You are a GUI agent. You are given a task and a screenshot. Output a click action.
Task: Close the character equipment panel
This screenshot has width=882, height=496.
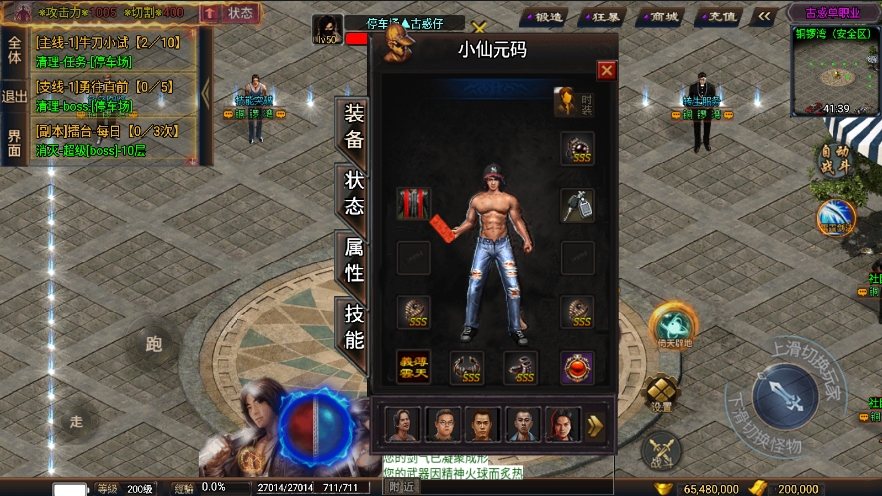point(606,70)
